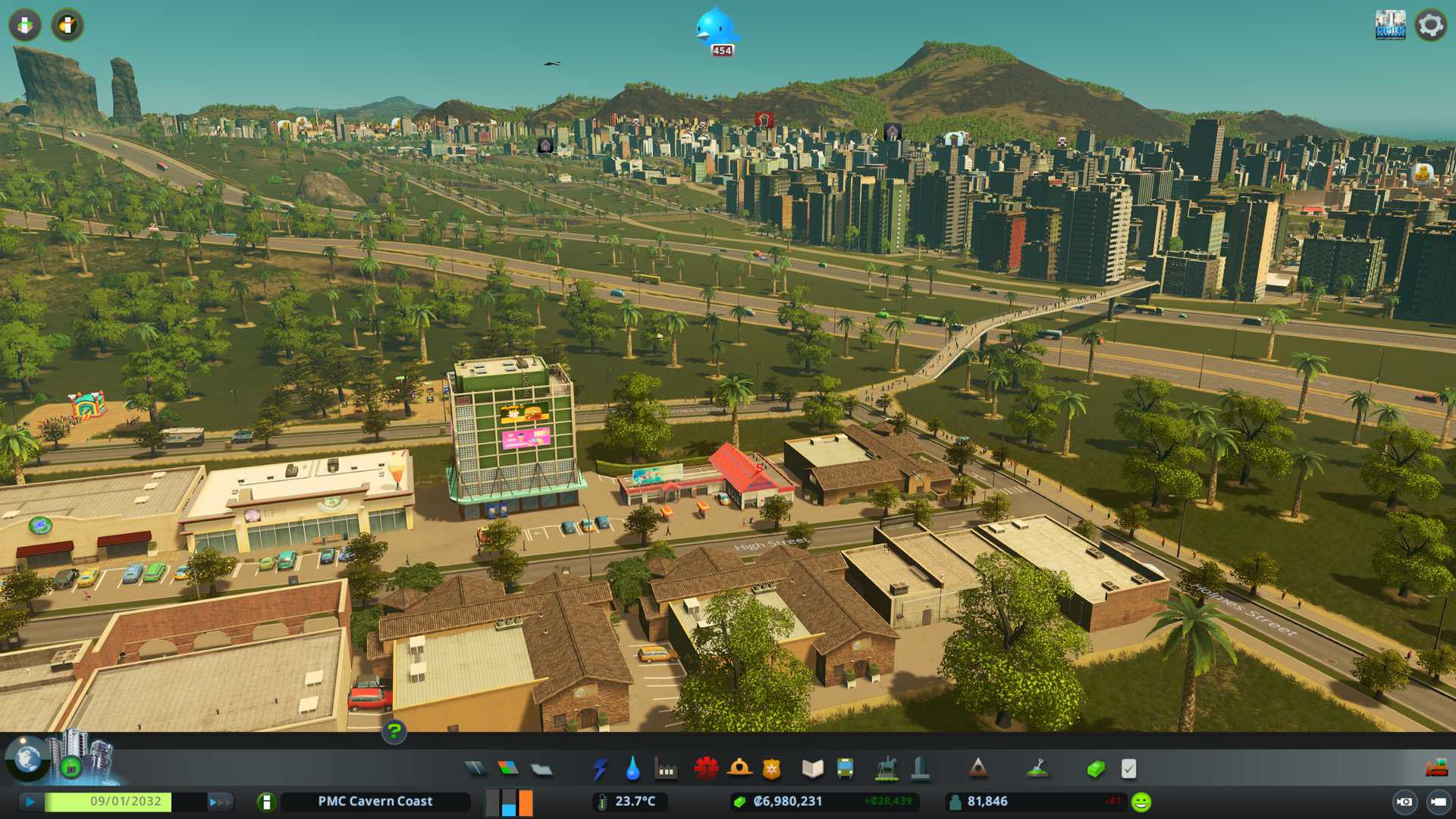The width and height of the screenshot is (1456, 819).
Task: Open the Economy money panel
Action: (1095, 769)
